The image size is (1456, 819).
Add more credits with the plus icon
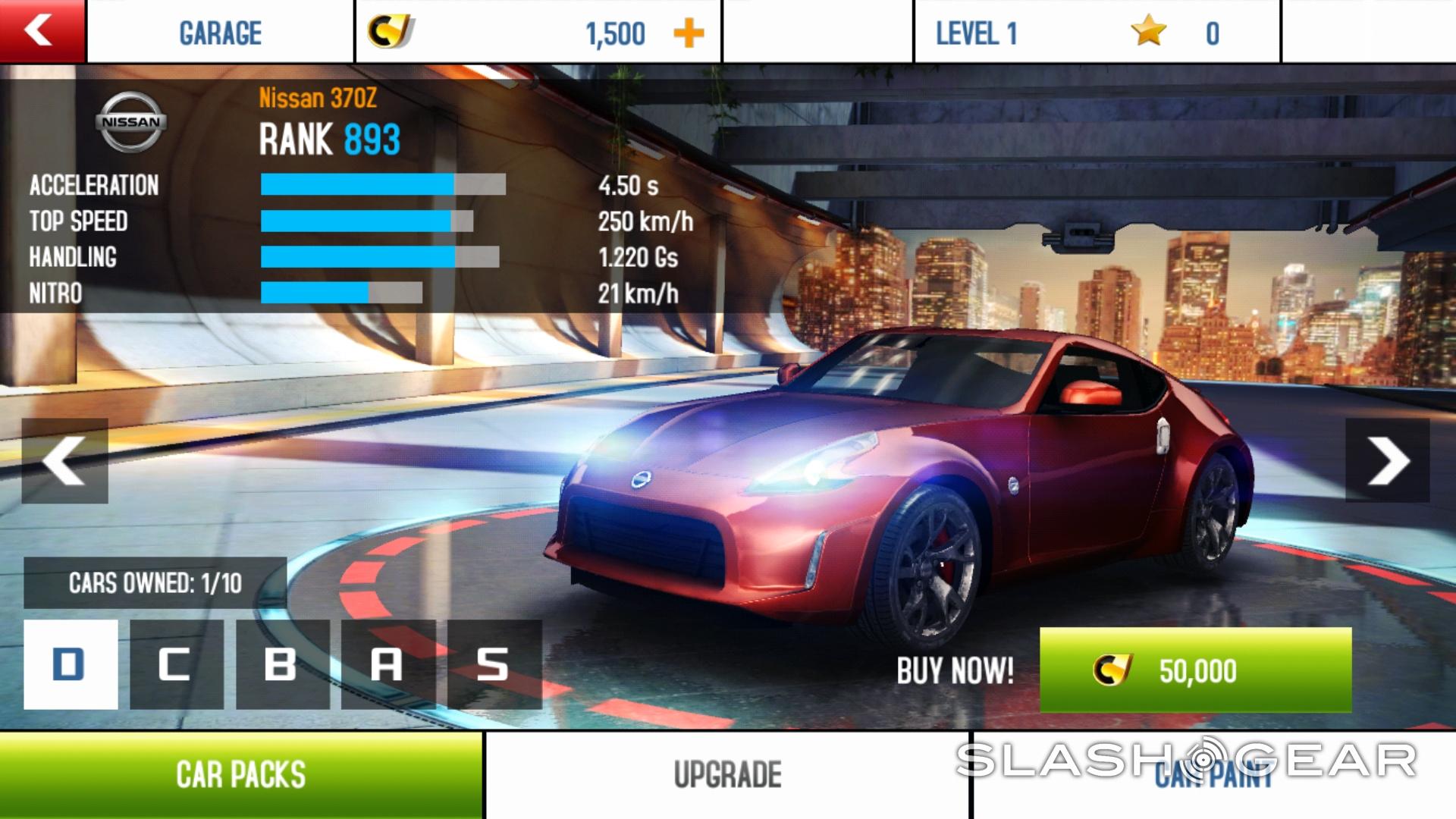pyautogui.click(x=689, y=33)
